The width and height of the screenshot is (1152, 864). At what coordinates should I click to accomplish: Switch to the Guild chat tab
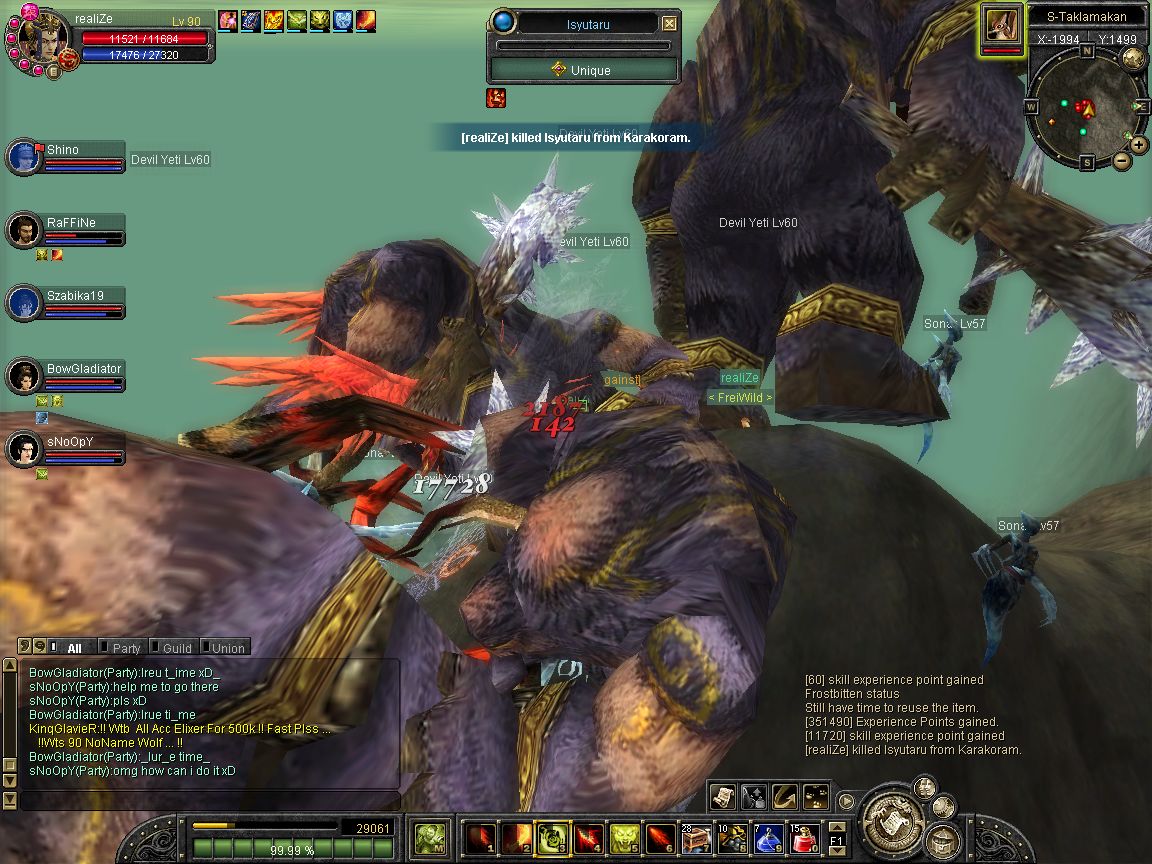pos(176,648)
